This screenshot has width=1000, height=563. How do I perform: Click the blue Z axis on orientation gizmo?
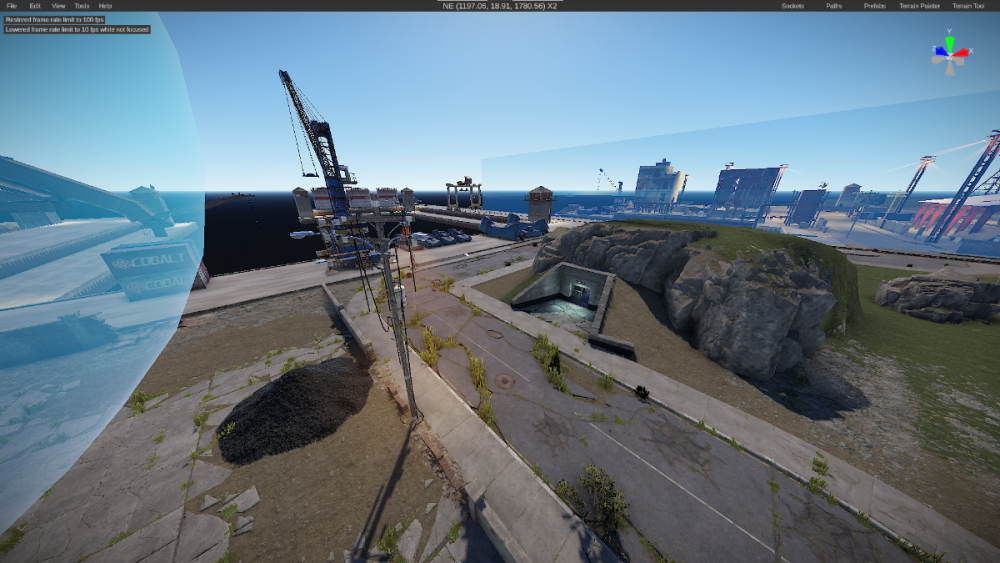pyautogui.click(x=939, y=50)
